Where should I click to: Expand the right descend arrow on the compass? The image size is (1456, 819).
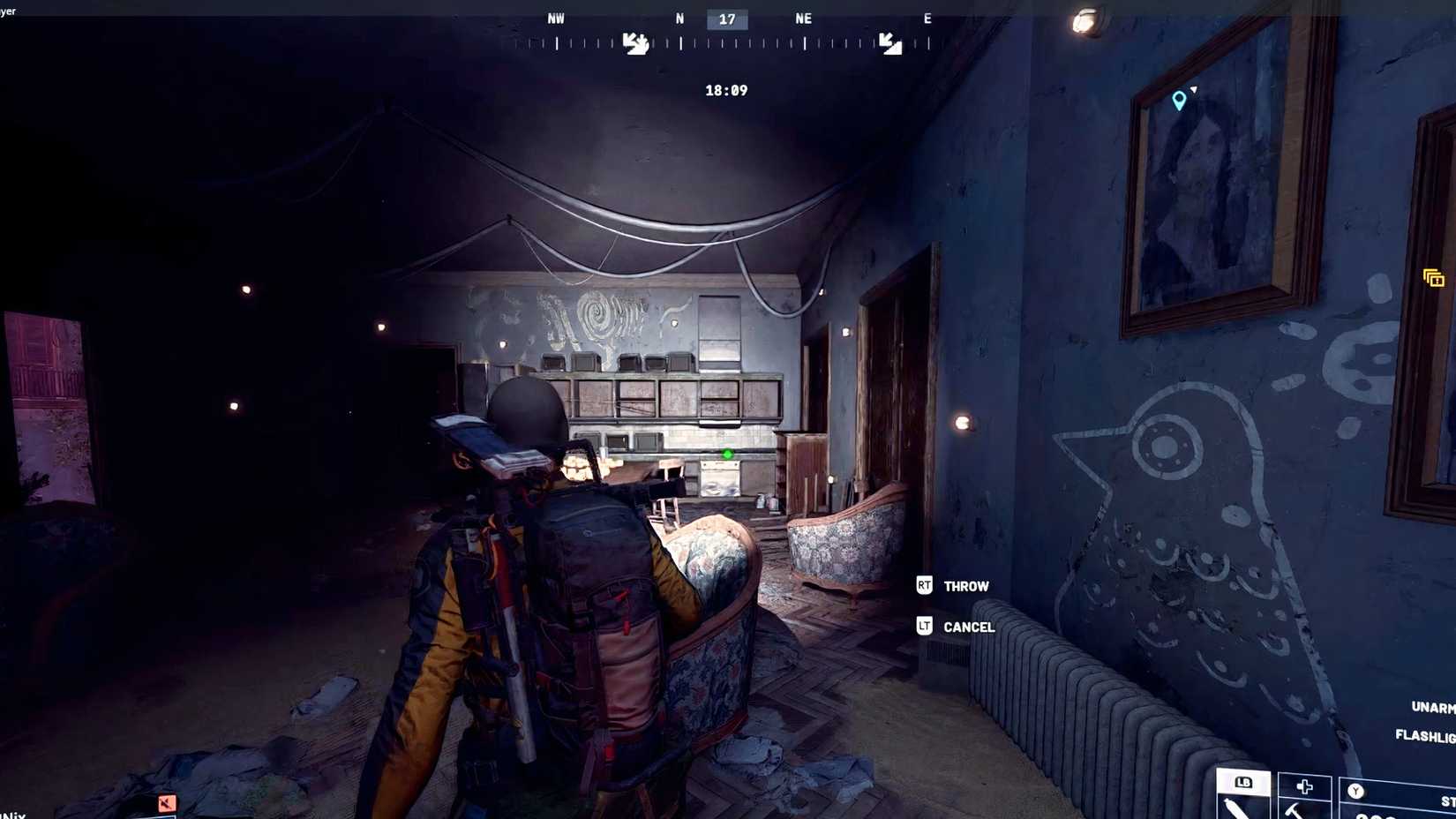[889, 42]
